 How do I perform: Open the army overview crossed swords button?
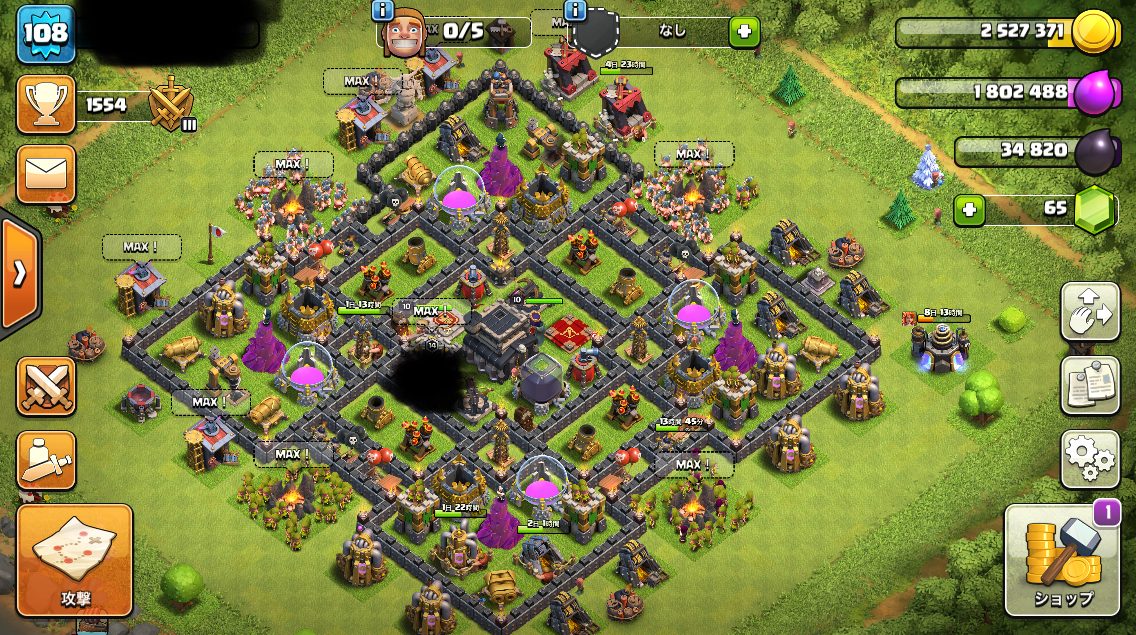click(x=46, y=386)
